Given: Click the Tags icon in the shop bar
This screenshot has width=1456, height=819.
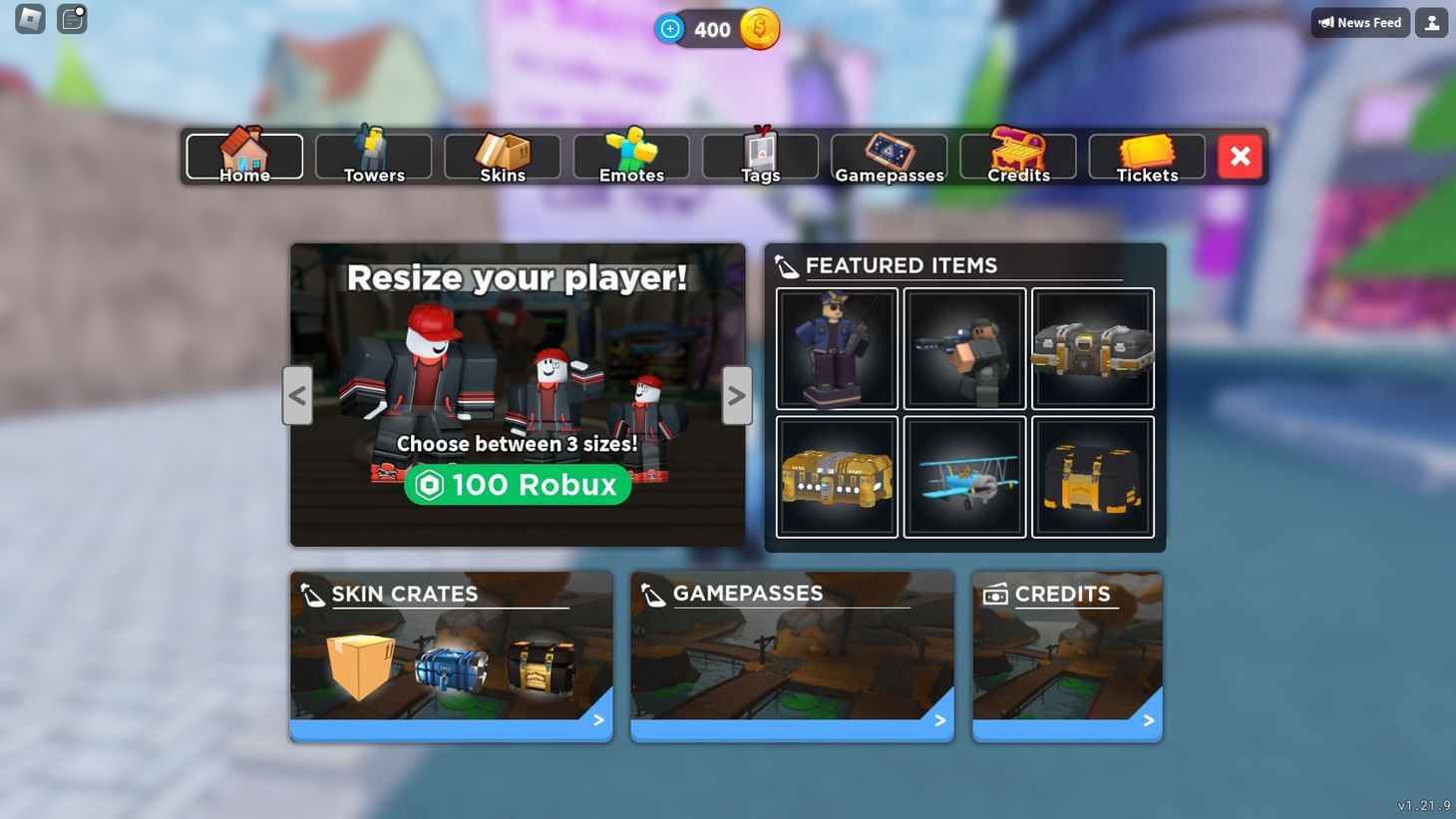Looking at the screenshot, I should [759, 150].
